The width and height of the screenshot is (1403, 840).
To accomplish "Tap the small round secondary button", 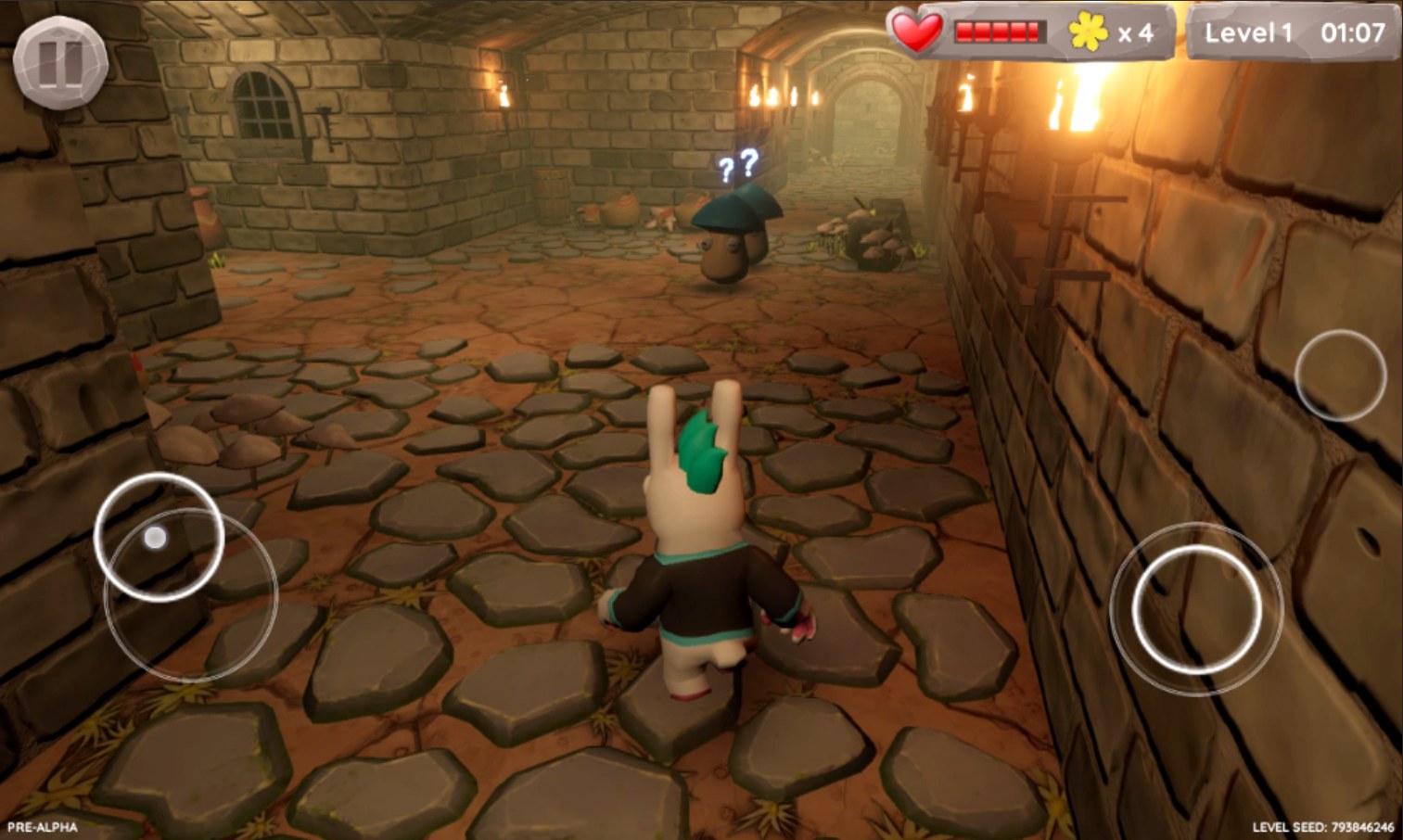I will [1339, 375].
